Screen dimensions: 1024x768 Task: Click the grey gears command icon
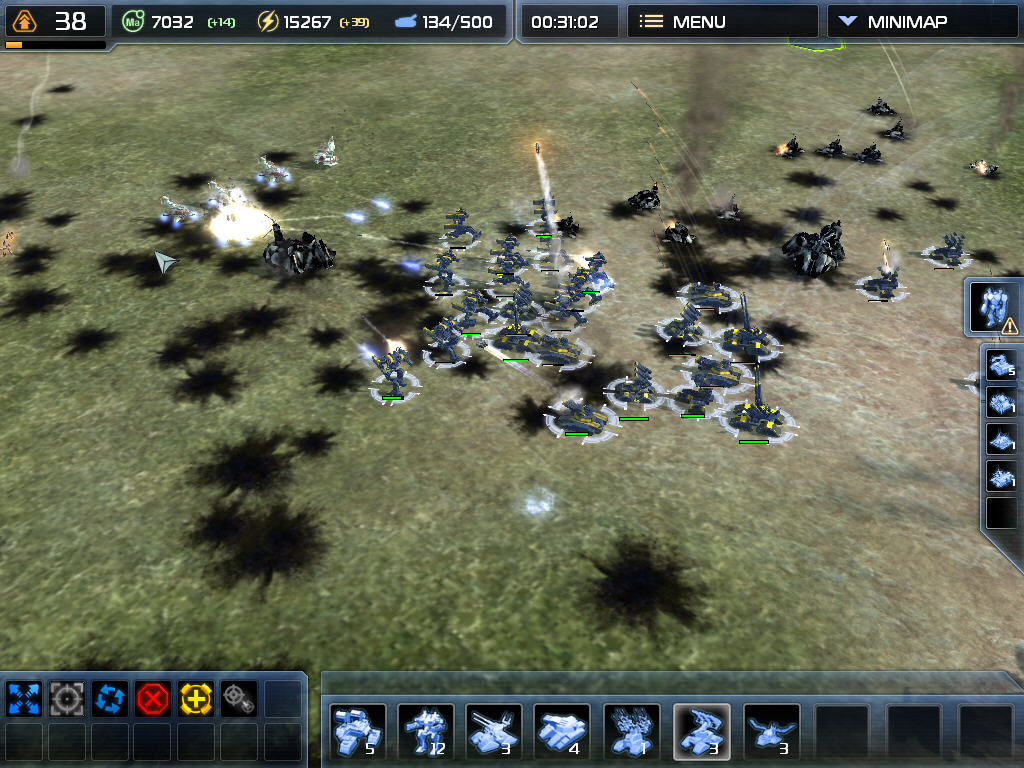(x=239, y=698)
